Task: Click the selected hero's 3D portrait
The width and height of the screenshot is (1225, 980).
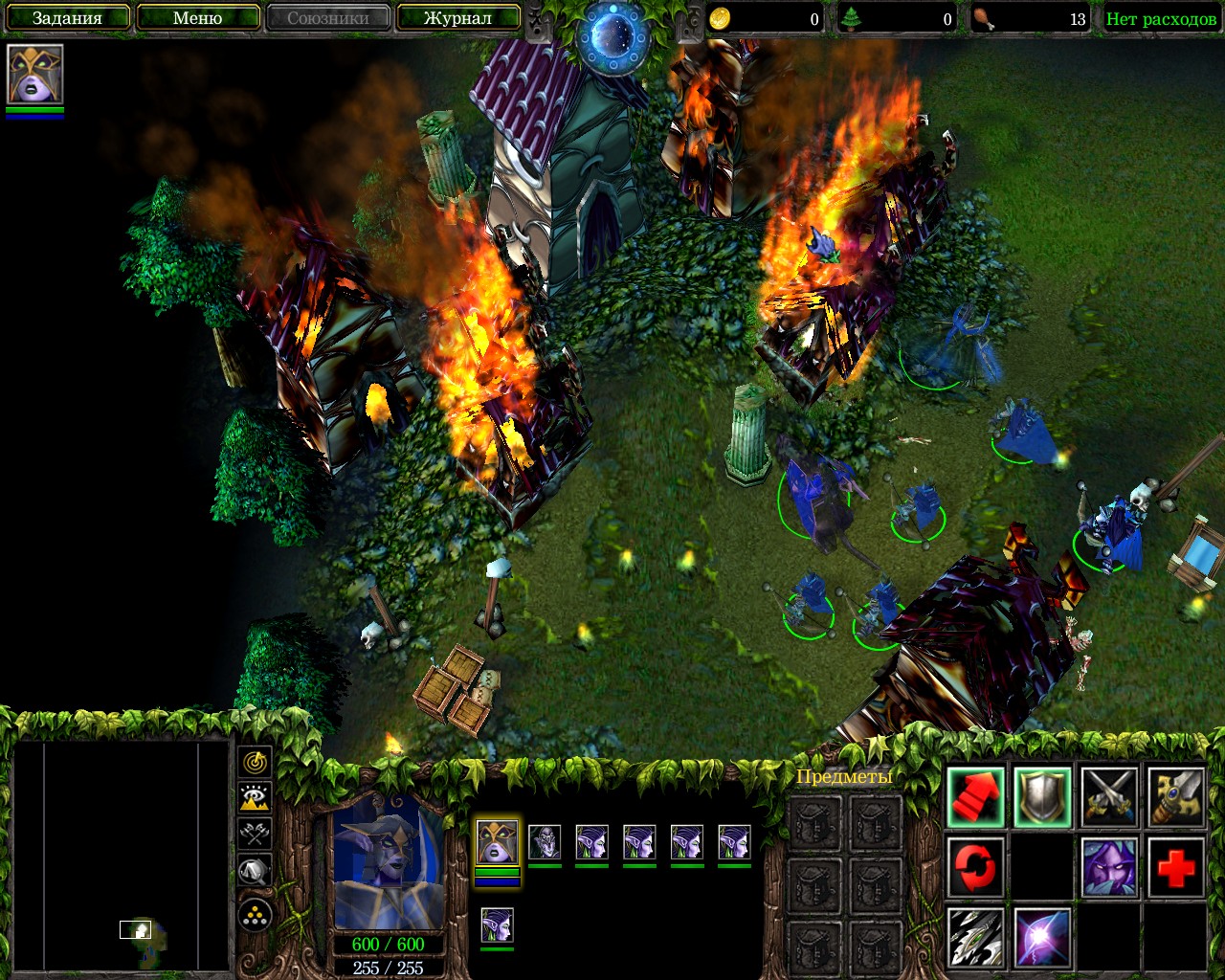Action: (x=389, y=861)
